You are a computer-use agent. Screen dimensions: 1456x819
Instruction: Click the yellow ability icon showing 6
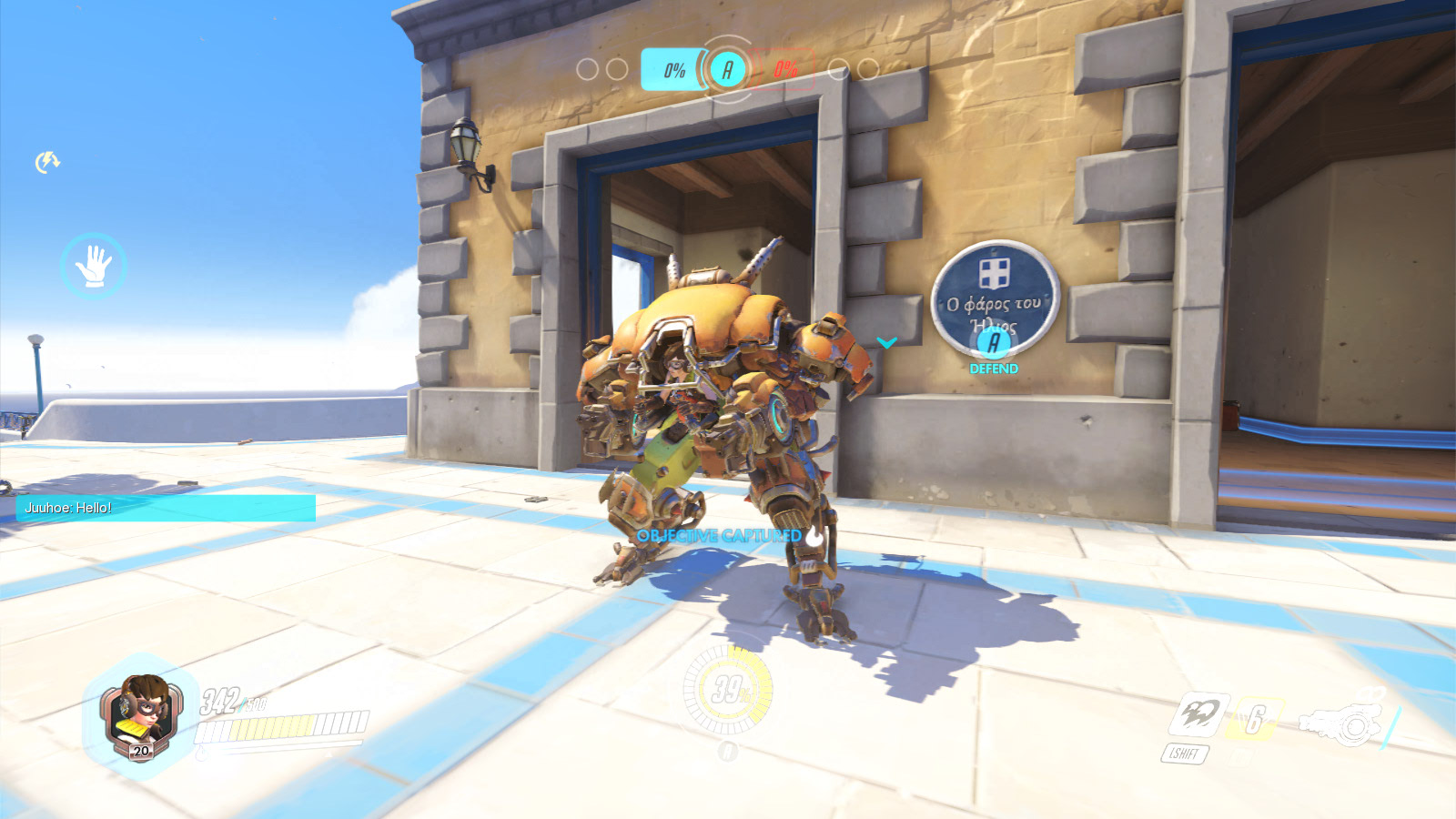click(x=1255, y=720)
